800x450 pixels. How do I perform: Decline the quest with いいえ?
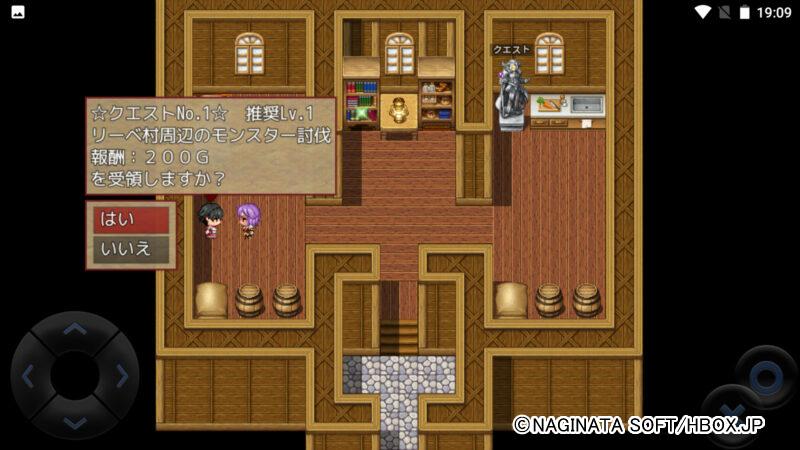click(130, 249)
